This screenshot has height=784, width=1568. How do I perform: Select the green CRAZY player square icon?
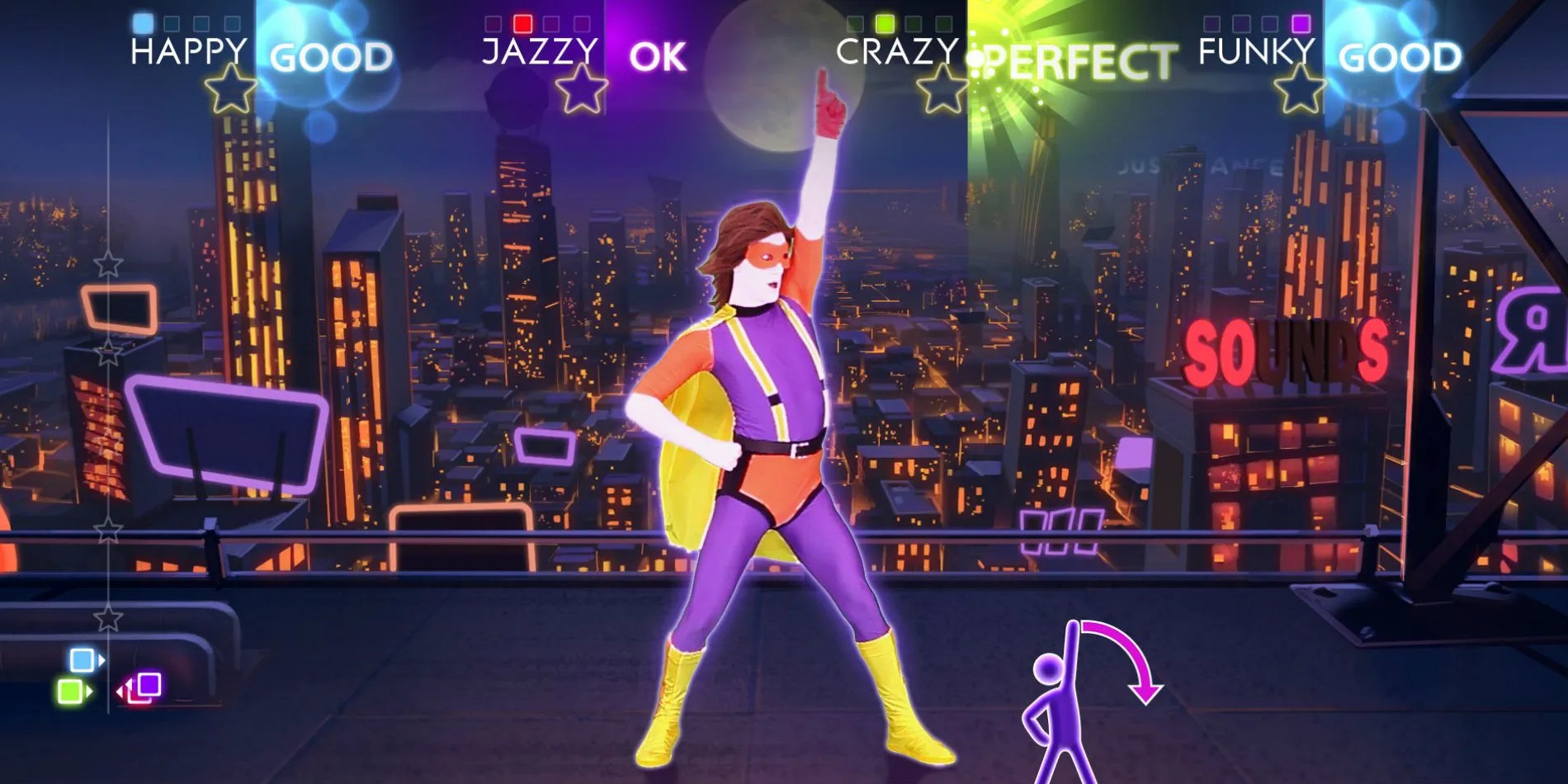(x=886, y=23)
